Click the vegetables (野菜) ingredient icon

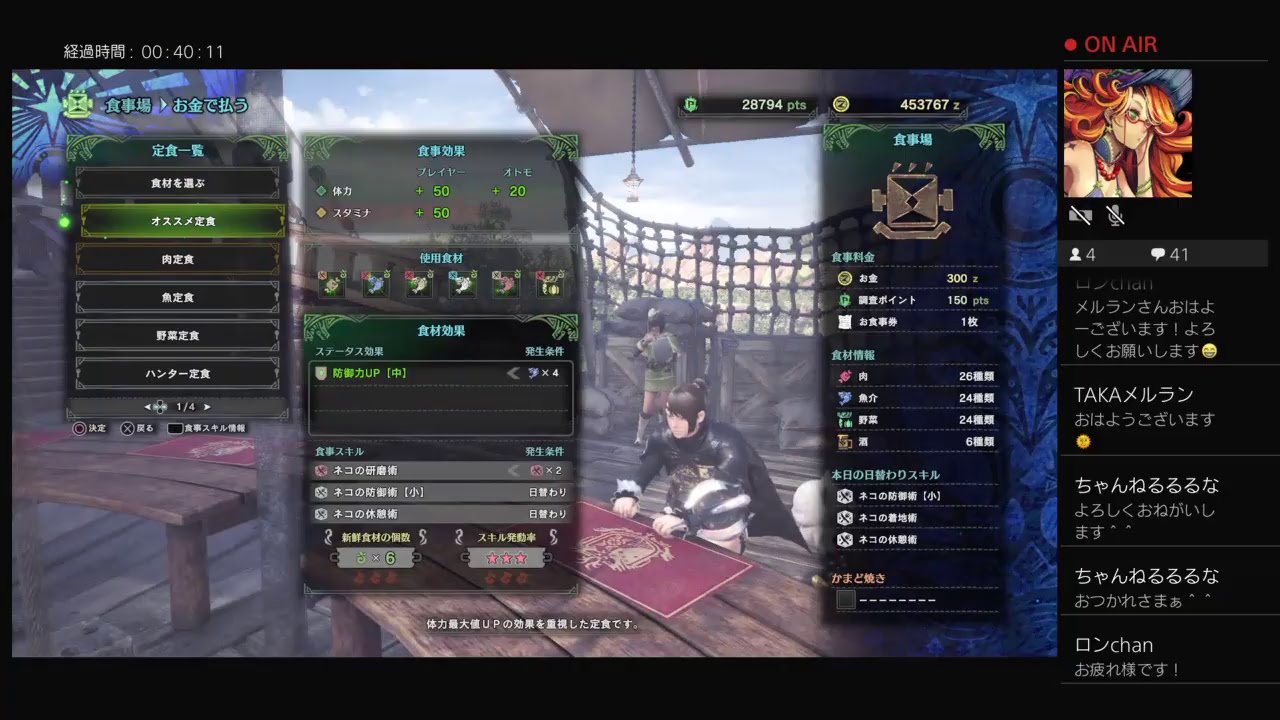pos(843,419)
